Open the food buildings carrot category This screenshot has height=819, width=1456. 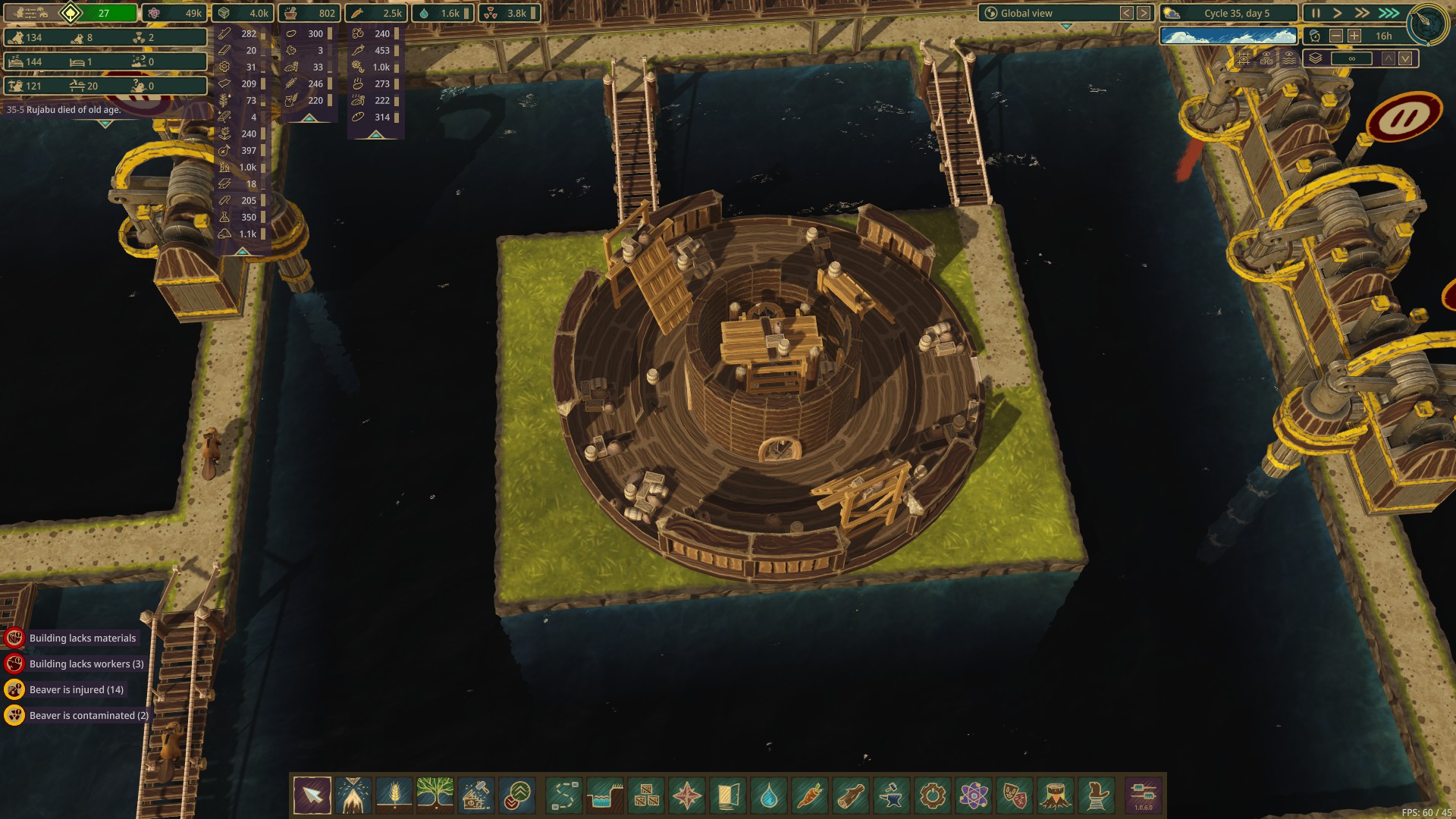pyautogui.click(x=810, y=795)
